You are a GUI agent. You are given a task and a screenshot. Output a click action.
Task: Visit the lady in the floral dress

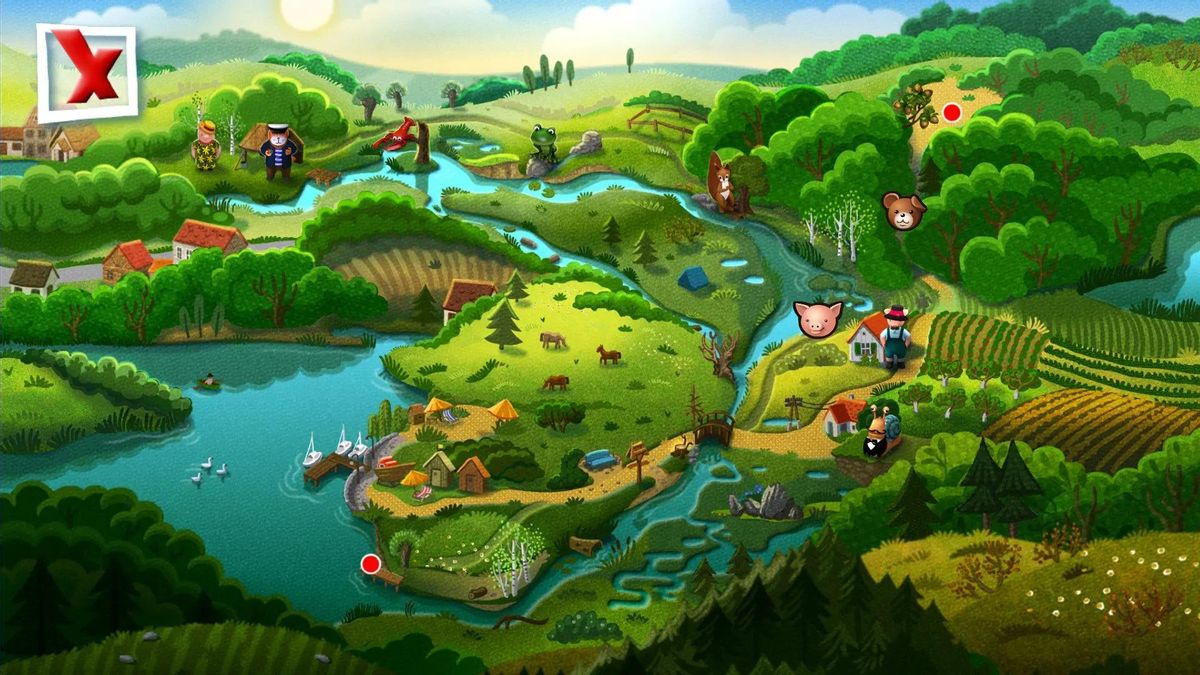[x=206, y=146]
